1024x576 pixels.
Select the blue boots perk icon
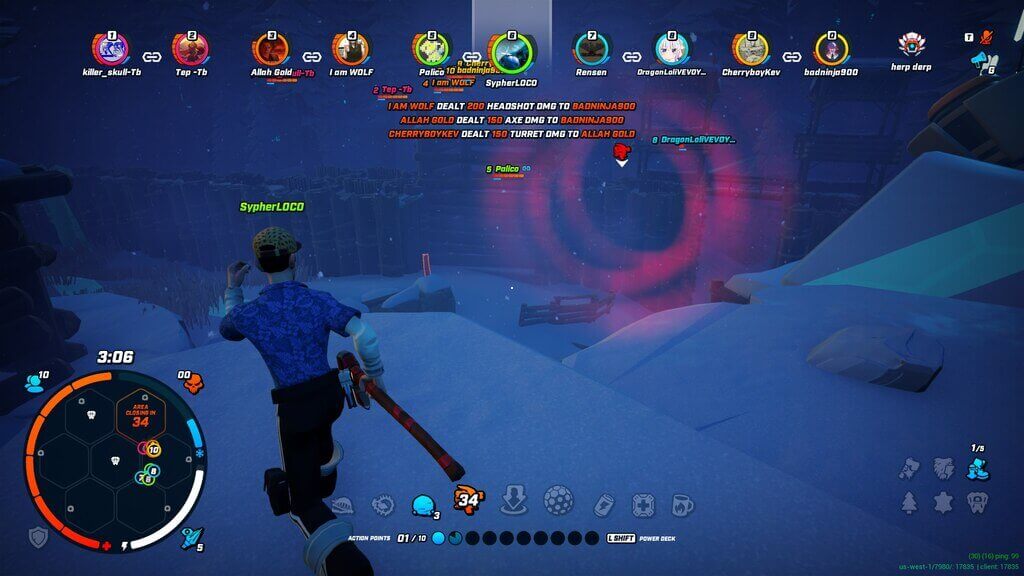[x=977, y=469]
